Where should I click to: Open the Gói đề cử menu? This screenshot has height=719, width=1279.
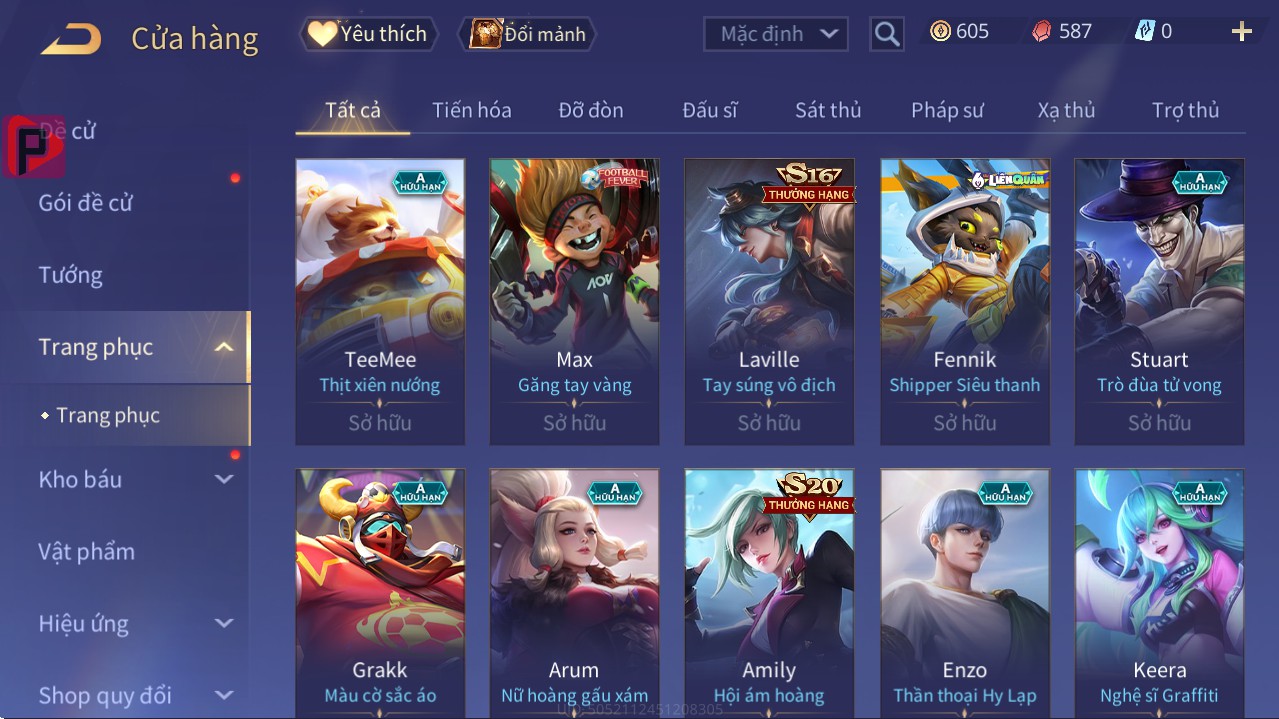86,203
